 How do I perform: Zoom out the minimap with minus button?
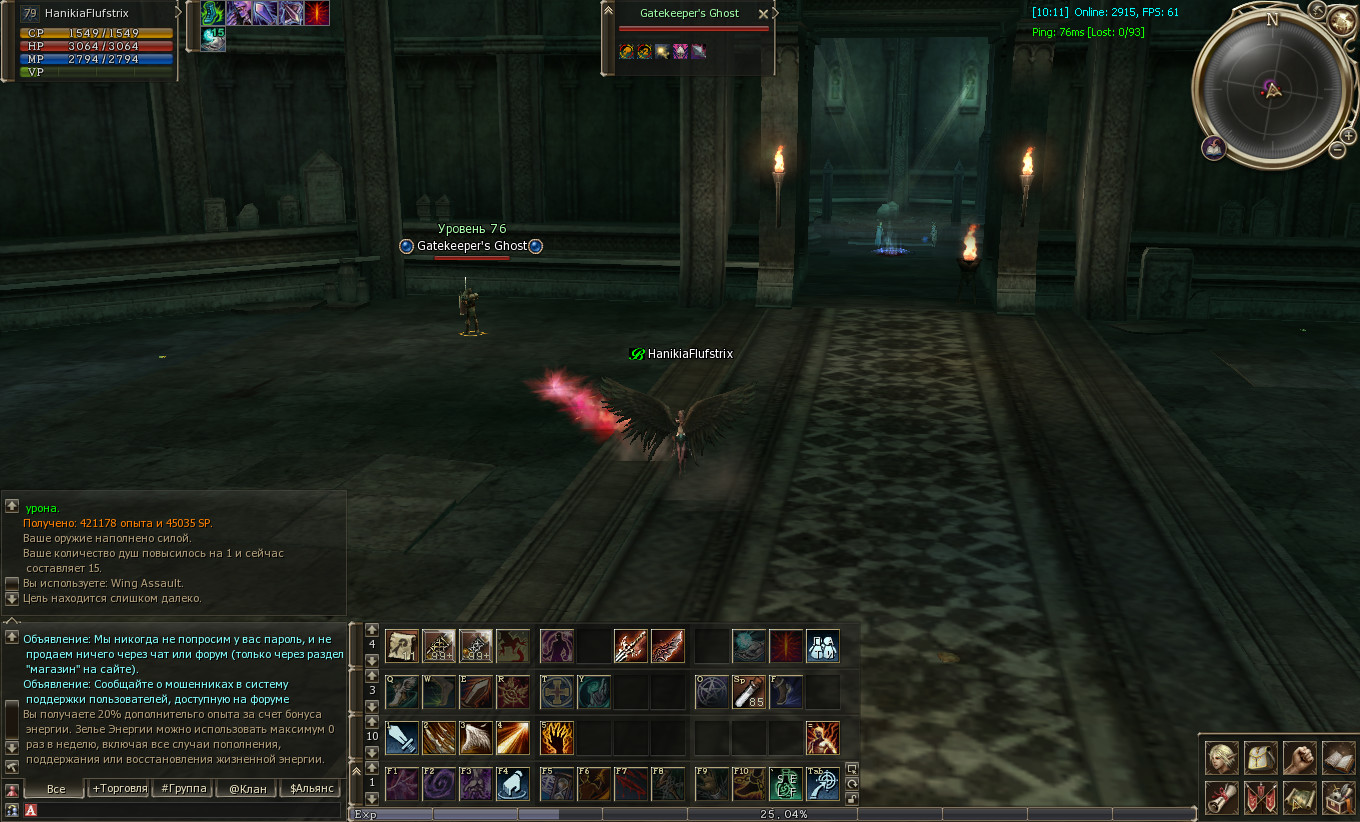click(x=1337, y=150)
